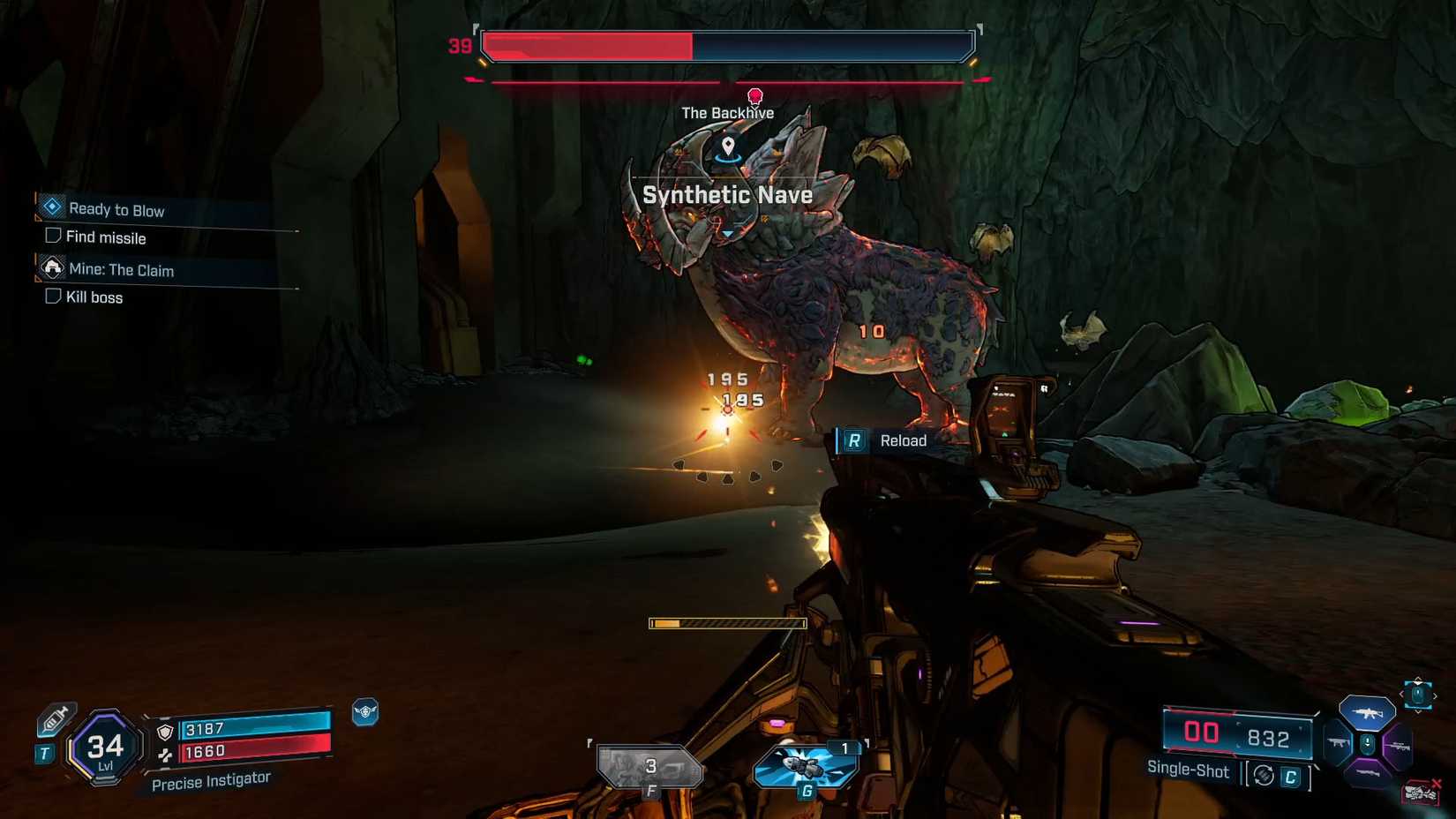Open the shield icon beside the 3187 bar
1456x819 pixels.
[x=164, y=733]
